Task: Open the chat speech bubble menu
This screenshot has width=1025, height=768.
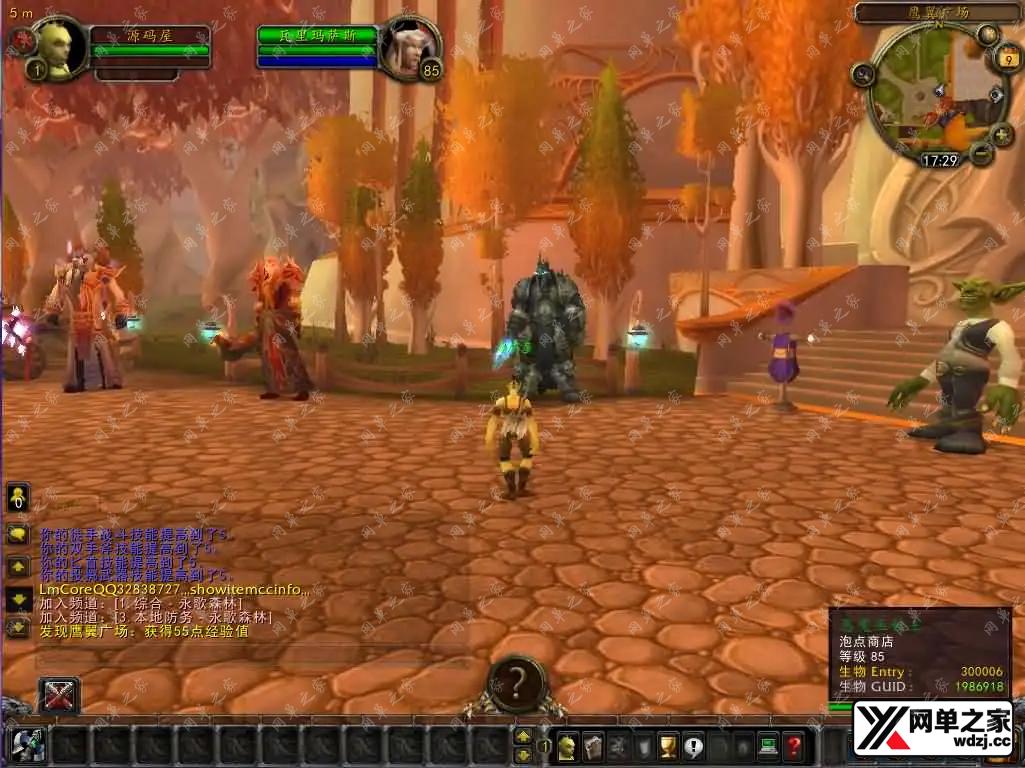Action: click(x=18, y=534)
